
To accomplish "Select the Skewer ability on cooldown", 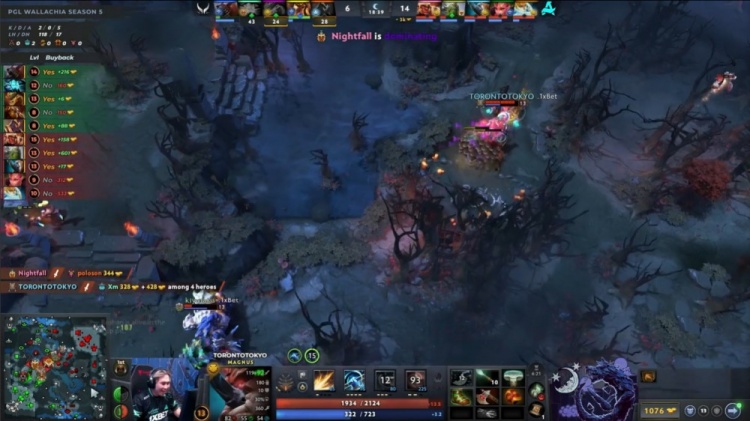I will (x=385, y=380).
